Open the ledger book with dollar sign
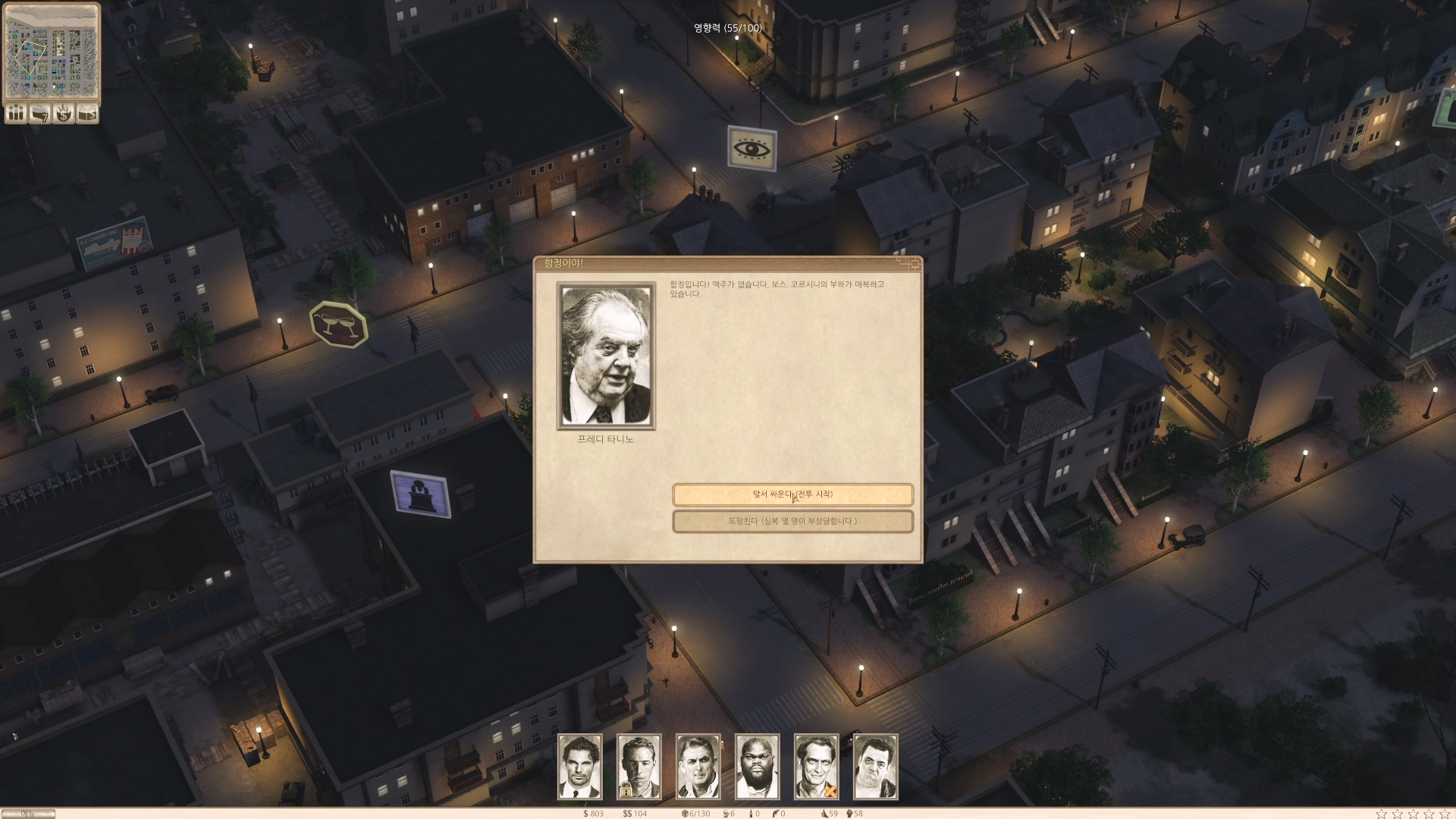1456x819 pixels. tap(88, 113)
